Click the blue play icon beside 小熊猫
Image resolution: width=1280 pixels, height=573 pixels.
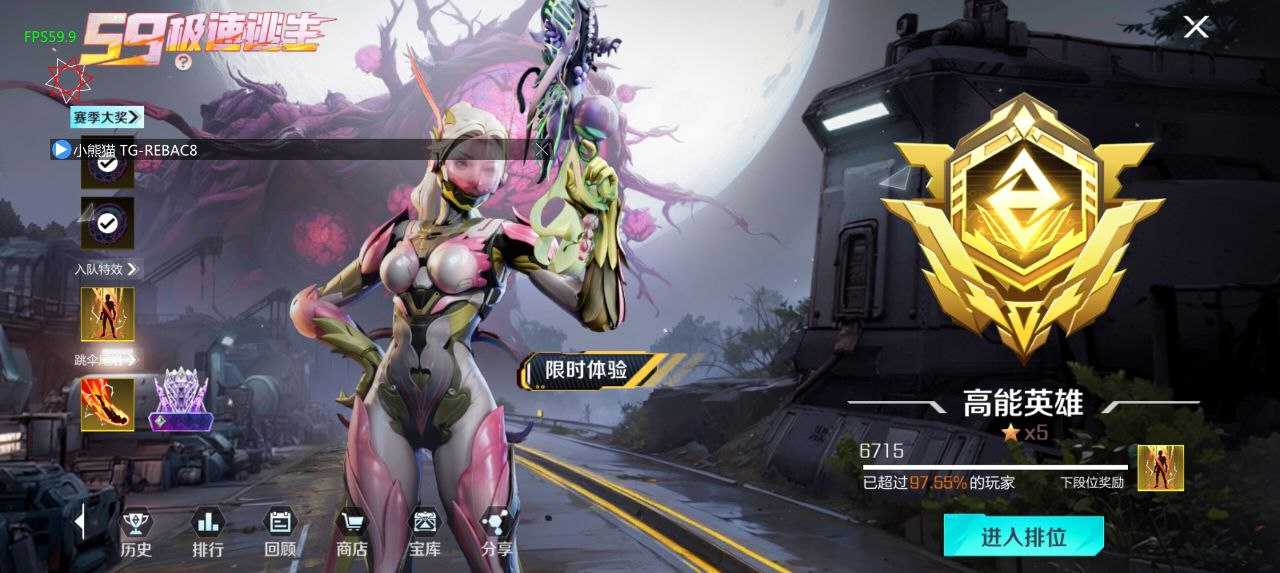coord(61,150)
